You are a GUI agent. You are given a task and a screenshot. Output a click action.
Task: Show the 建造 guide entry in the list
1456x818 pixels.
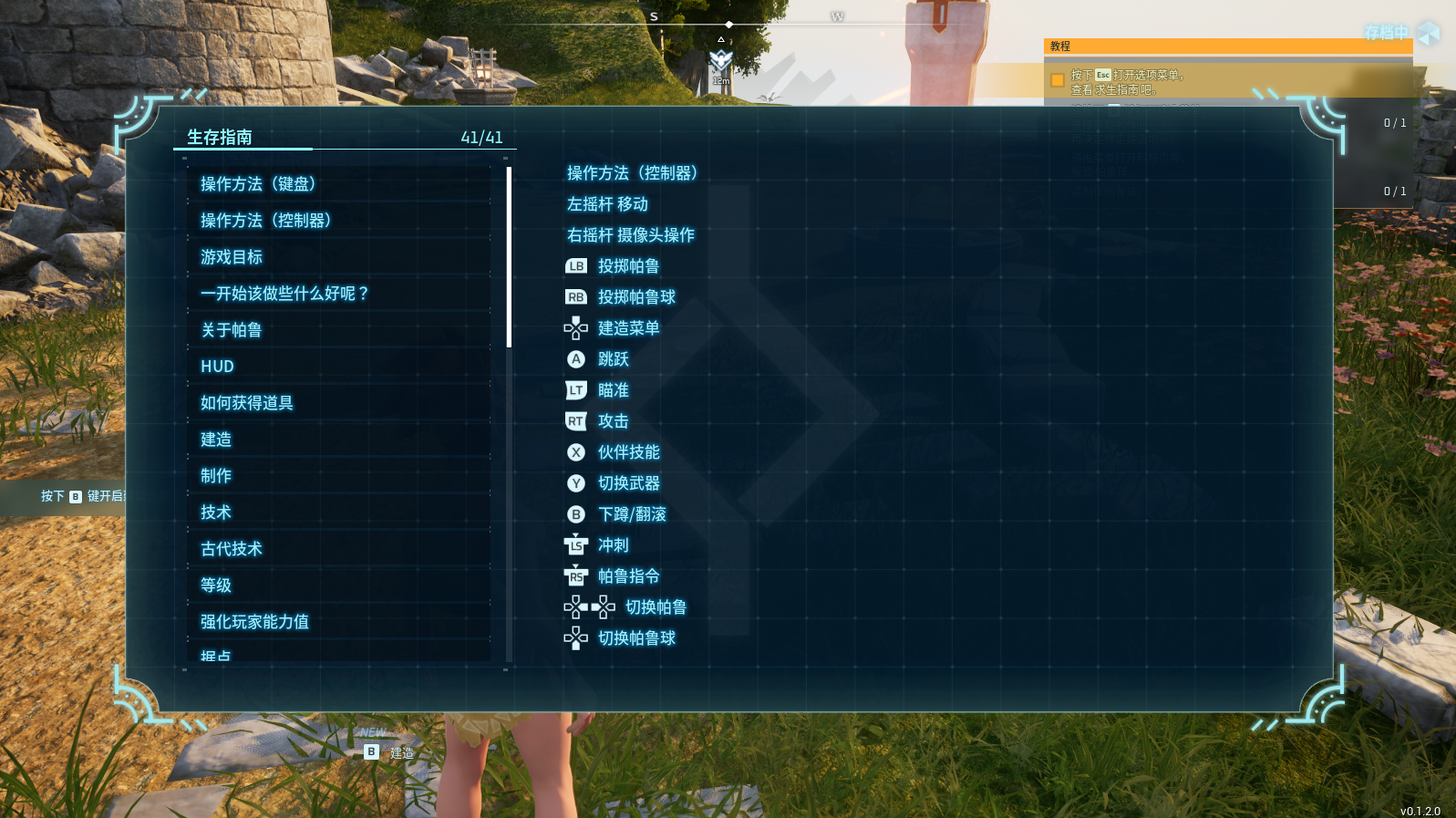pyautogui.click(x=216, y=440)
